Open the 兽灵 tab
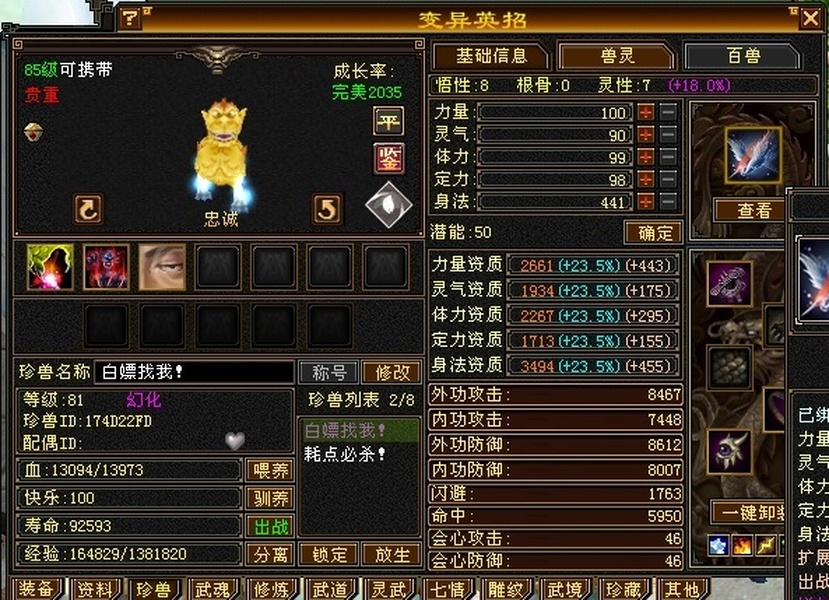 [614, 56]
